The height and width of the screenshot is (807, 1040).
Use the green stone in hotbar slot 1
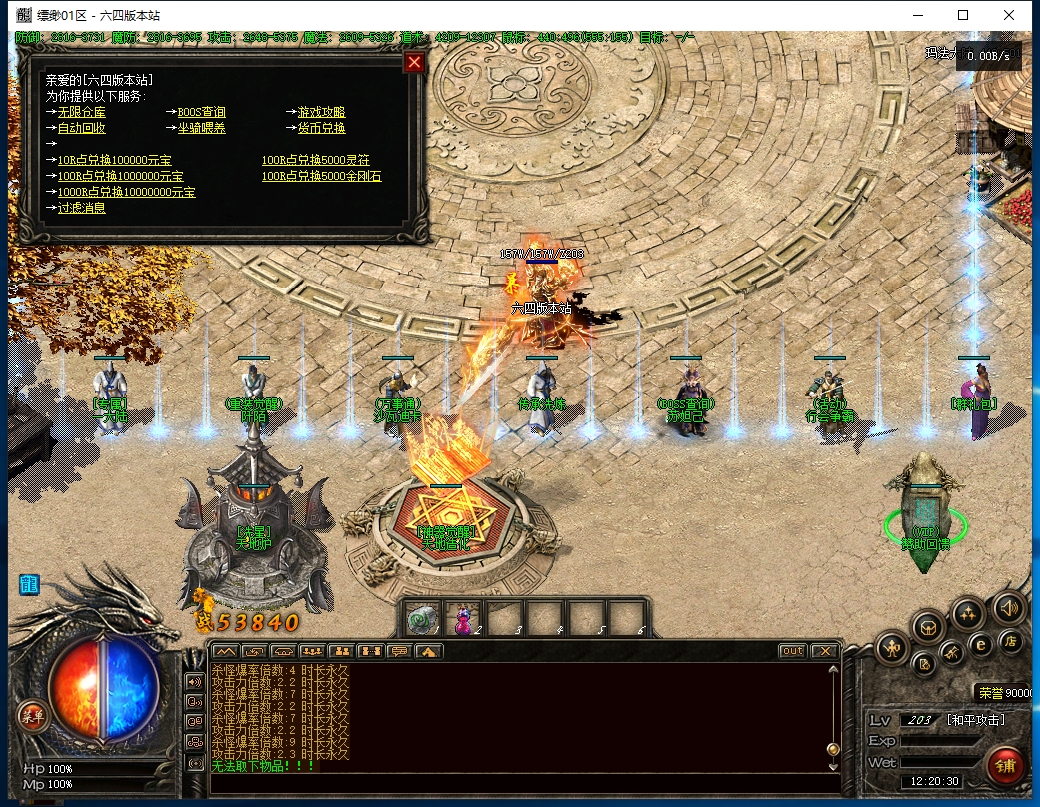point(423,619)
